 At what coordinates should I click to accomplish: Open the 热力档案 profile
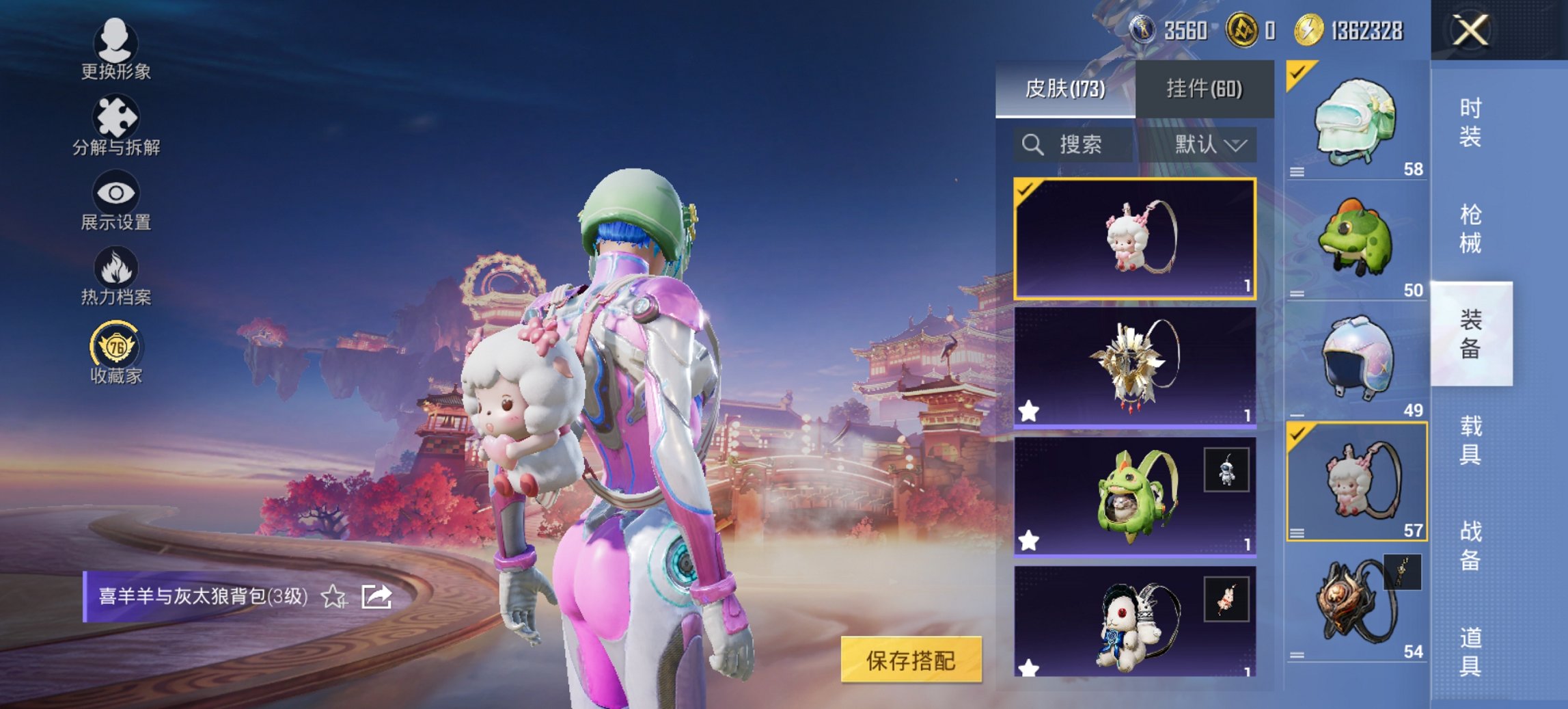(116, 280)
